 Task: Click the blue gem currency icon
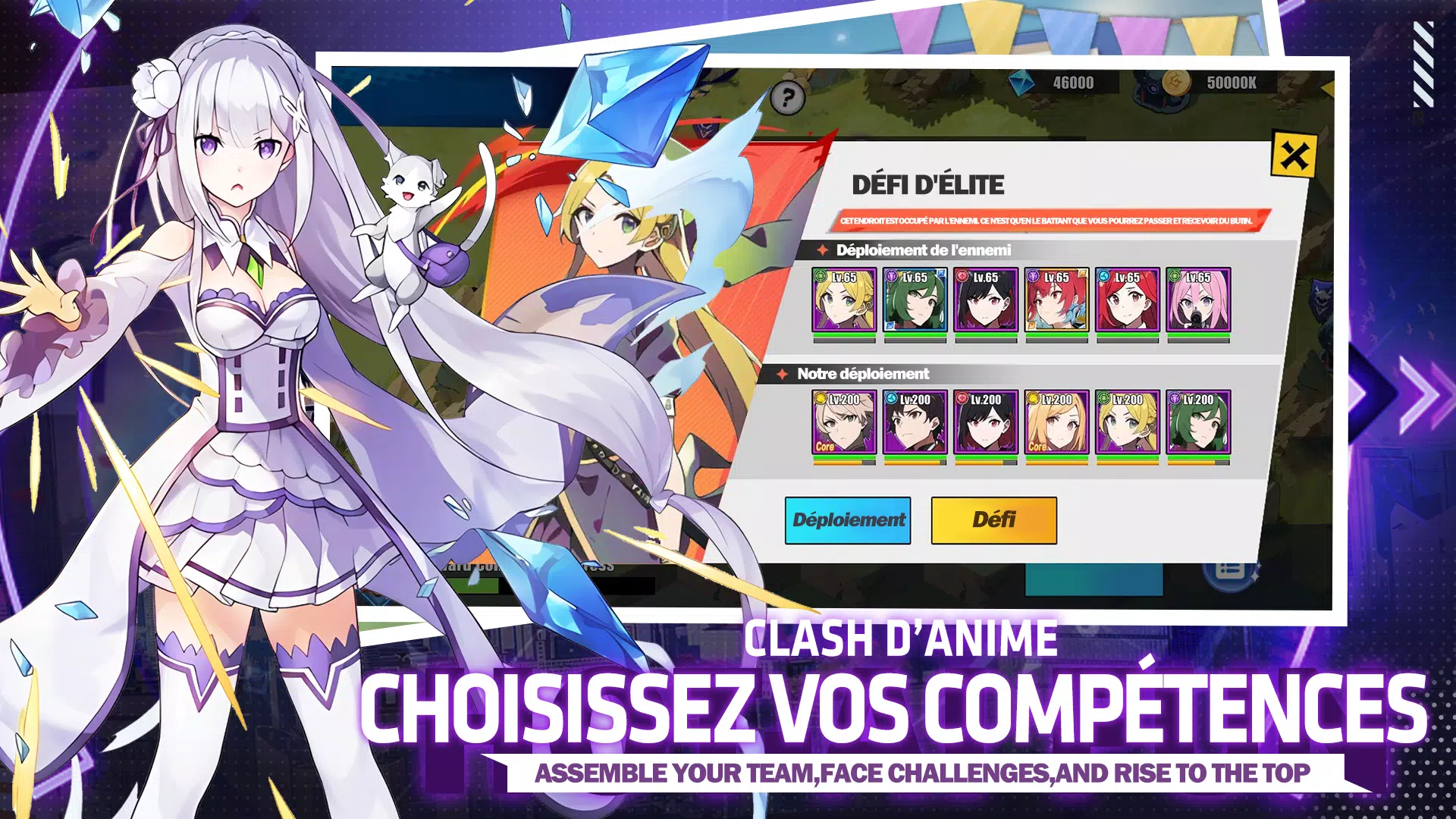pos(1021,83)
